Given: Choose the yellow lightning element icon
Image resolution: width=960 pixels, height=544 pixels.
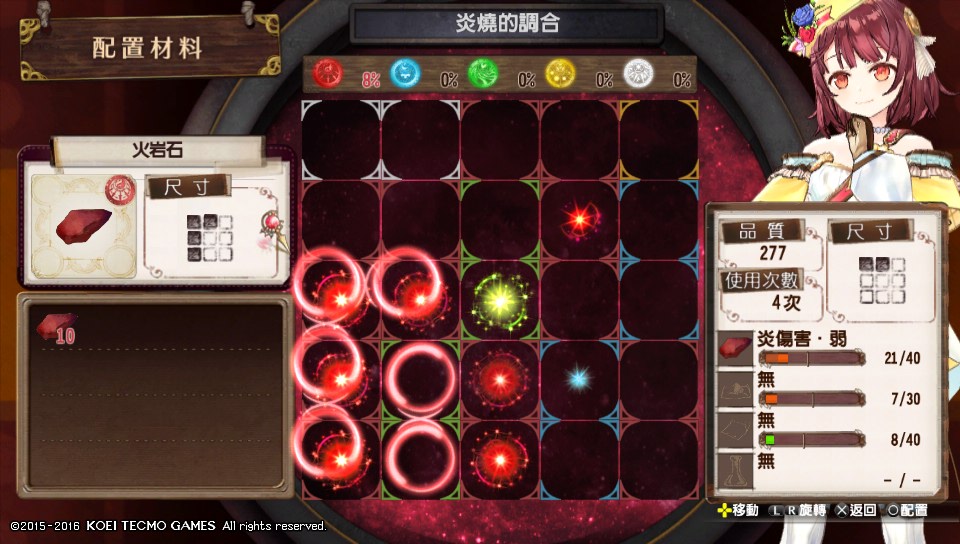Looking at the screenshot, I should click(560, 73).
